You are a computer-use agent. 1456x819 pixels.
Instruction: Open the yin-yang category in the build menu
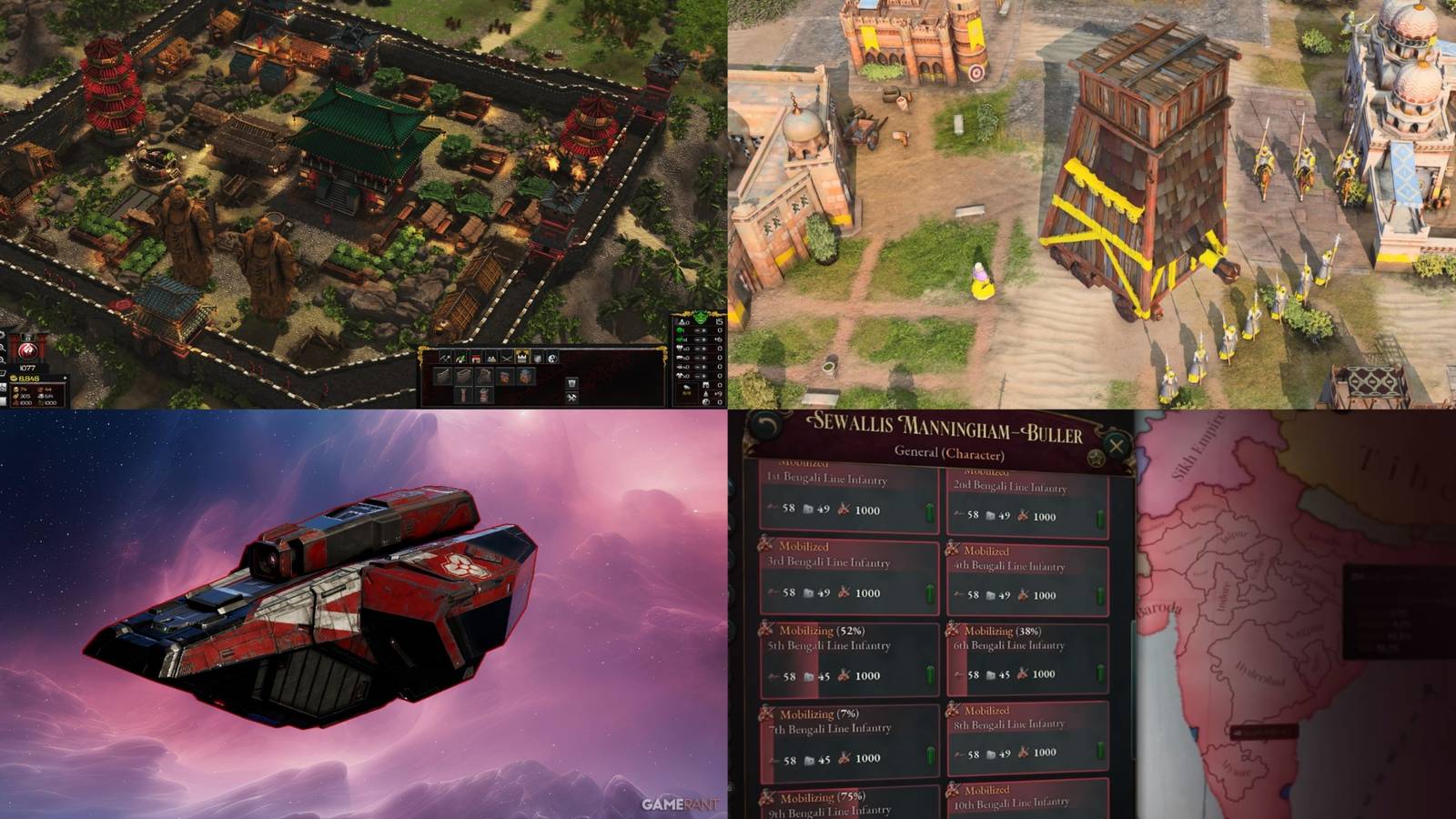pyautogui.click(x=552, y=358)
